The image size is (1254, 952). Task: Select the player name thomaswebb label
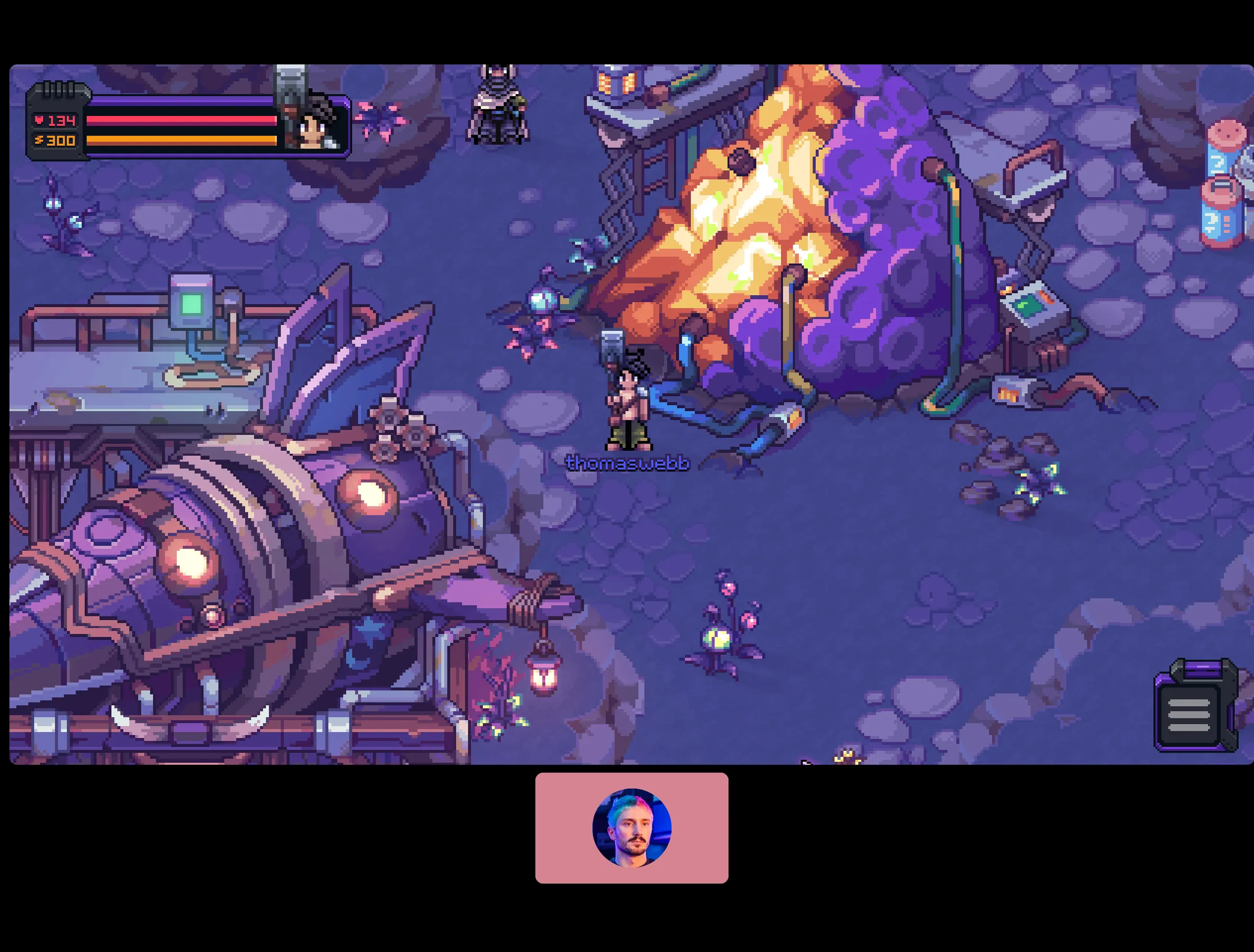click(x=628, y=463)
